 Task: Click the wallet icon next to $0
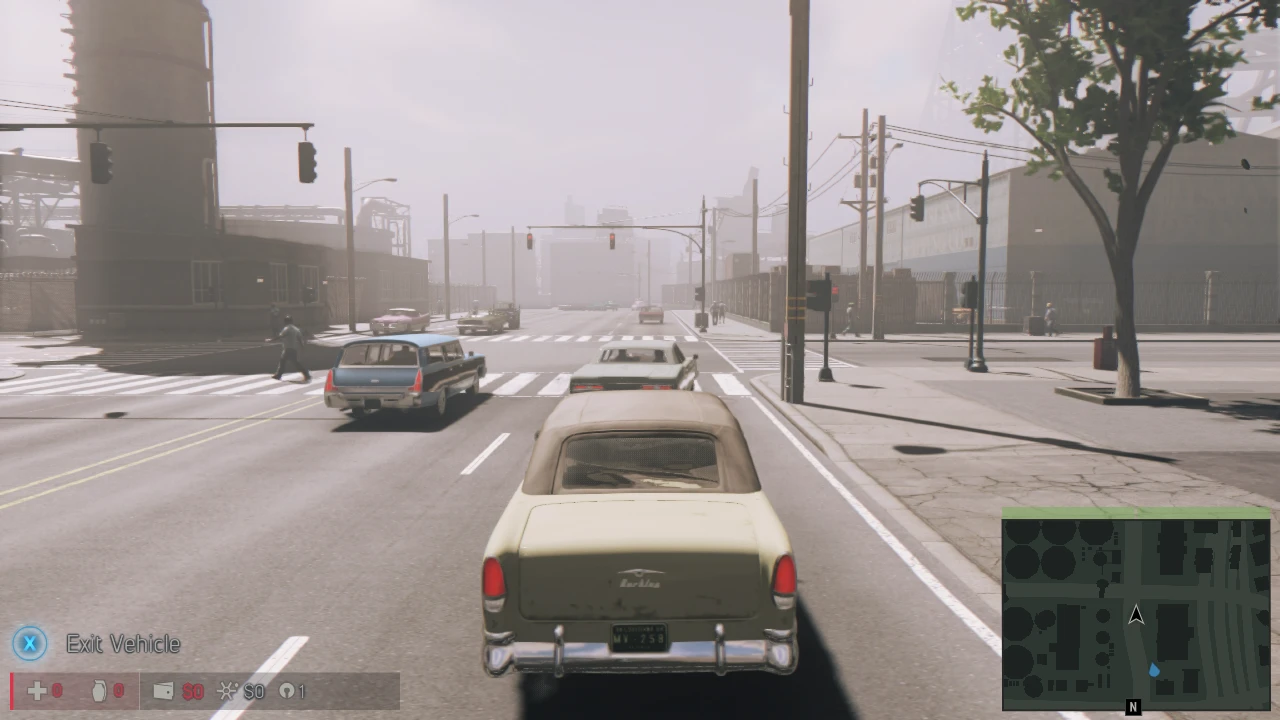pos(162,691)
